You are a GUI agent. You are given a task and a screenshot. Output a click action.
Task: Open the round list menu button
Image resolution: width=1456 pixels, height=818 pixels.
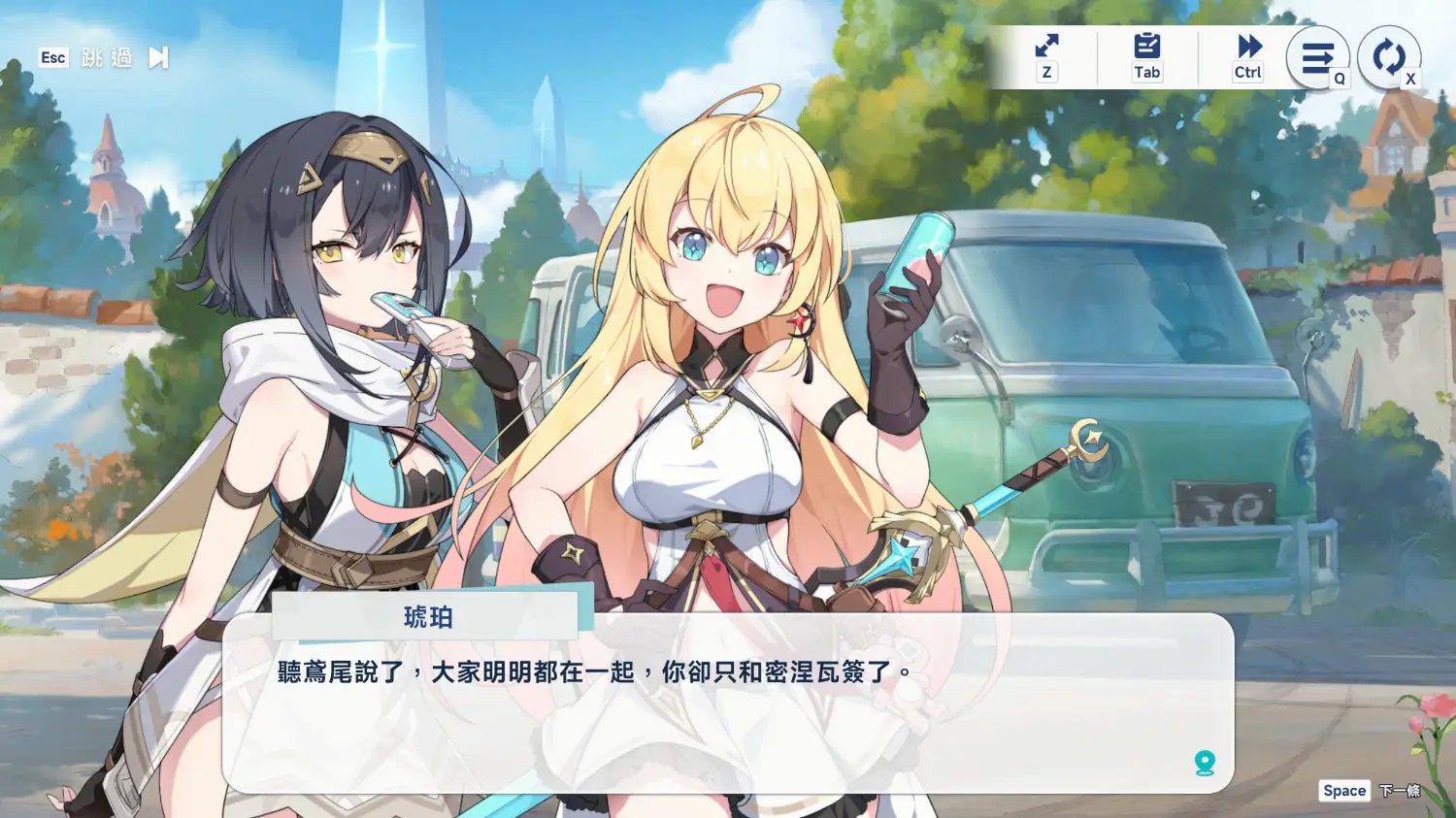pyautogui.click(x=1317, y=58)
